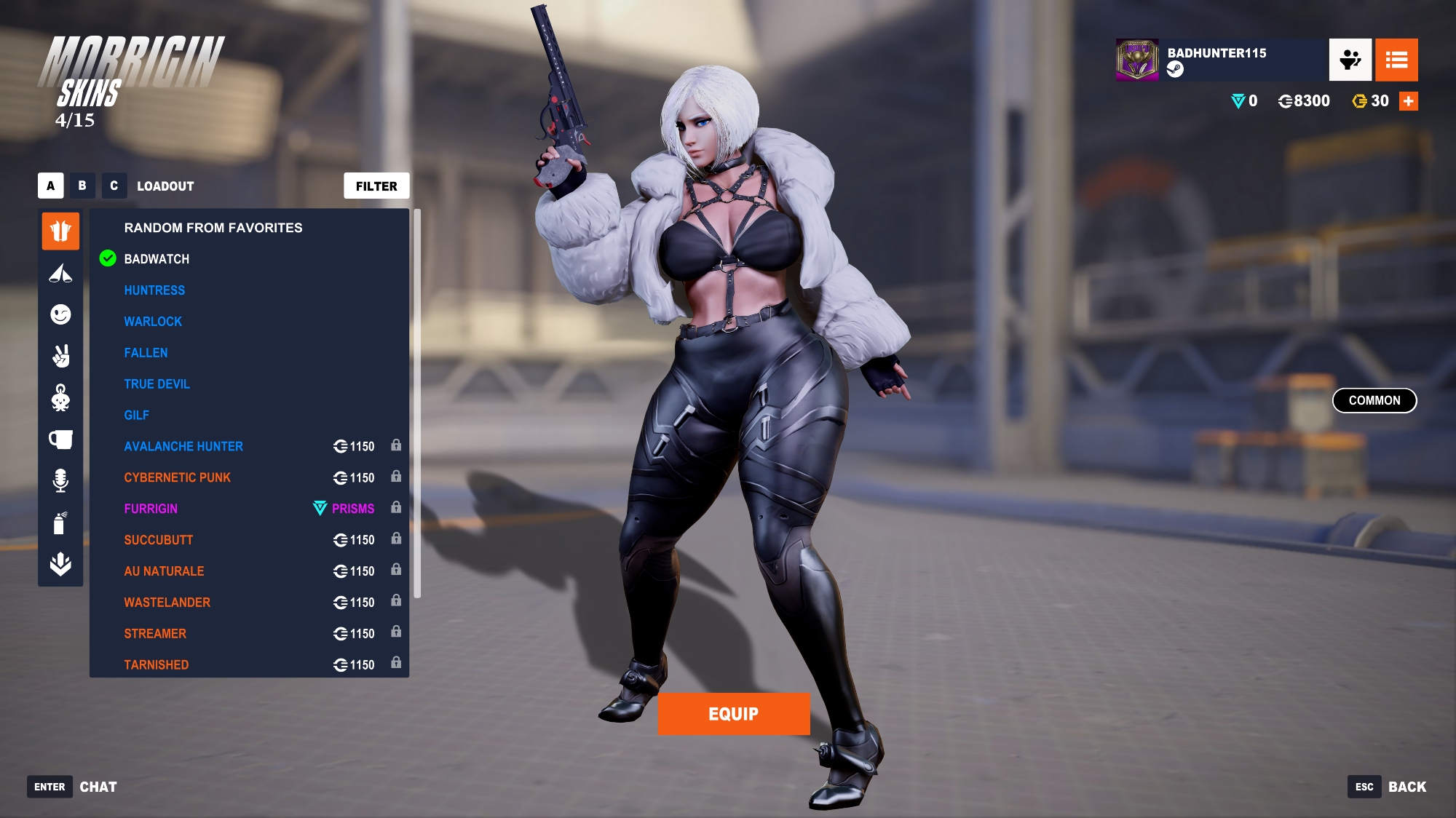1456x818 pixels.
Task: Equip the selected skin
Action: 733,714
